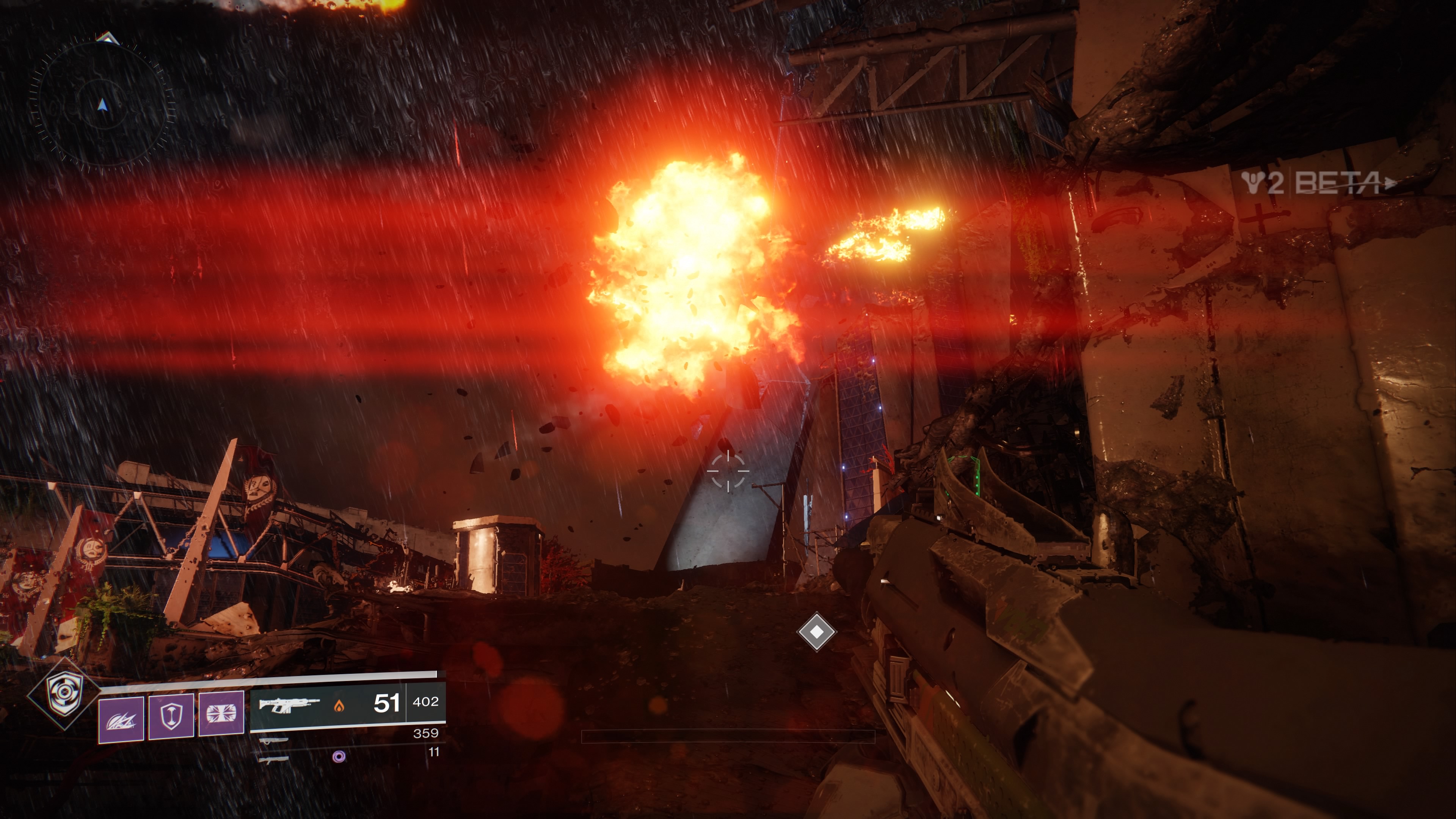Select the purple melee ability icon

click(221, 713)
